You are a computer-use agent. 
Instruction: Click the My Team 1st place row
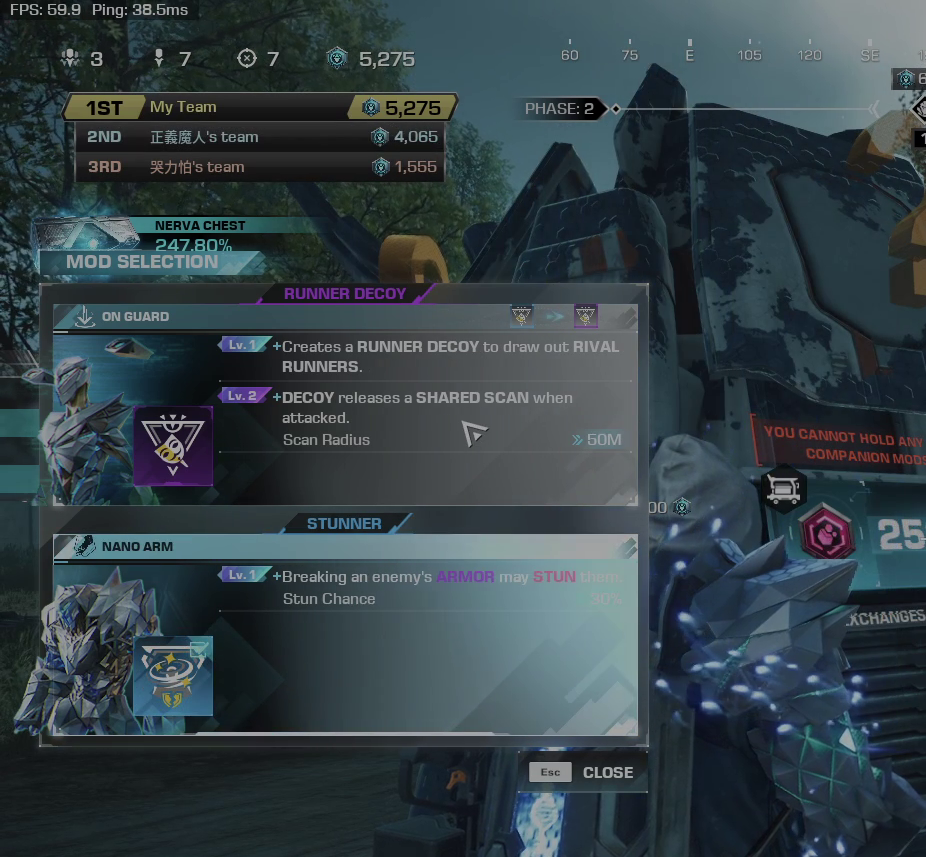point(260,107)
